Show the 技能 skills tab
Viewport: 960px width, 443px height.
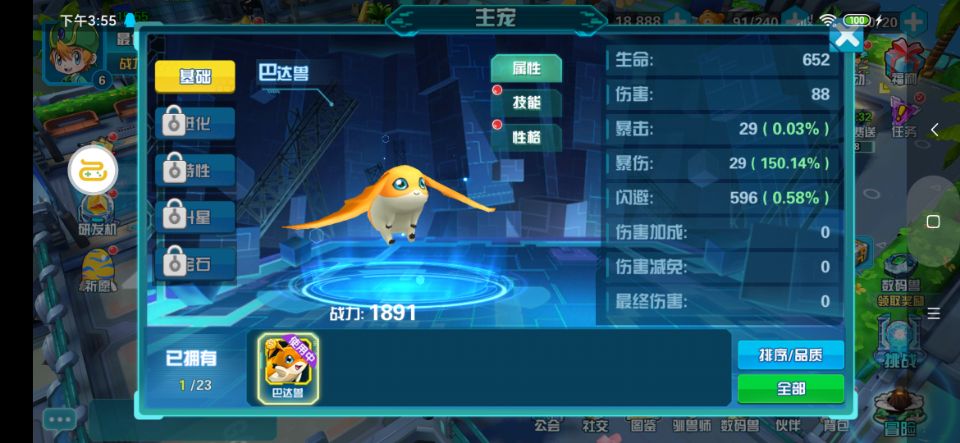click(x=526, y=103)
